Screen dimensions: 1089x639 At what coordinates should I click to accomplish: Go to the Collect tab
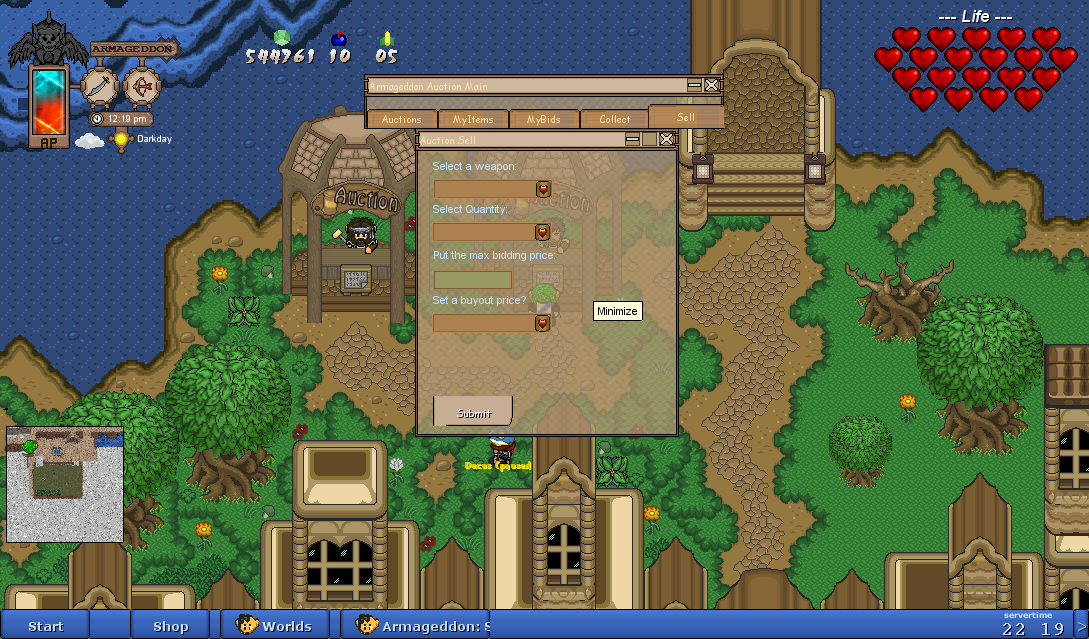pyautogui.click(x=614, y=119)
